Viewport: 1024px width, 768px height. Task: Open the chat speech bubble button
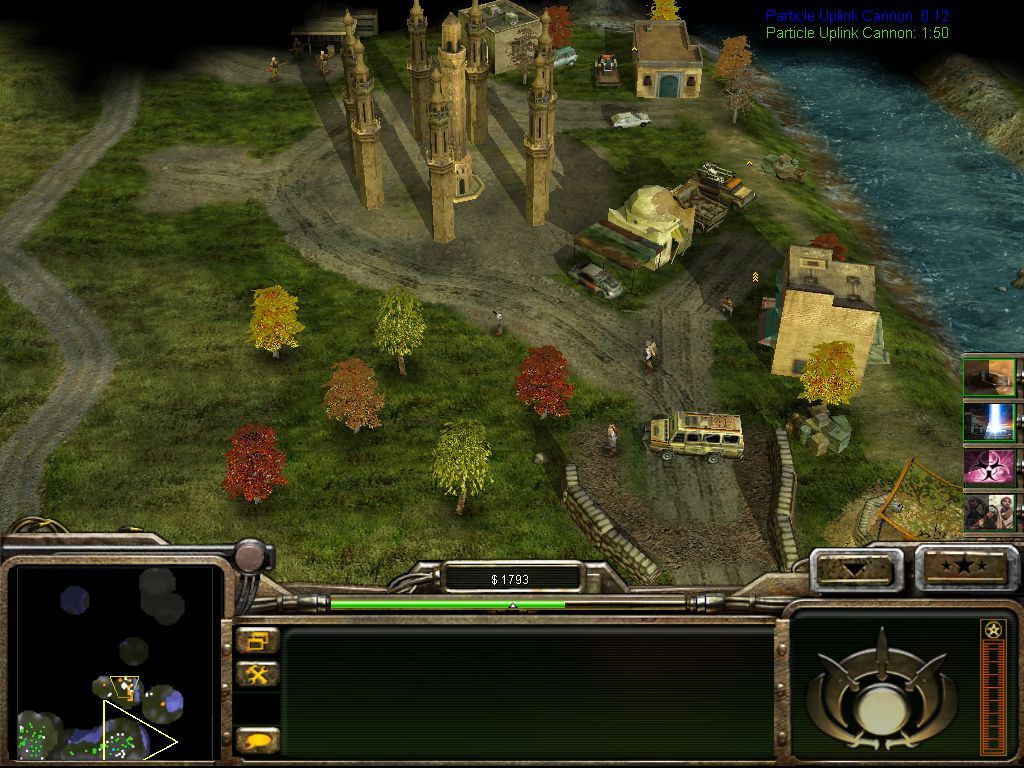(258, 741)
